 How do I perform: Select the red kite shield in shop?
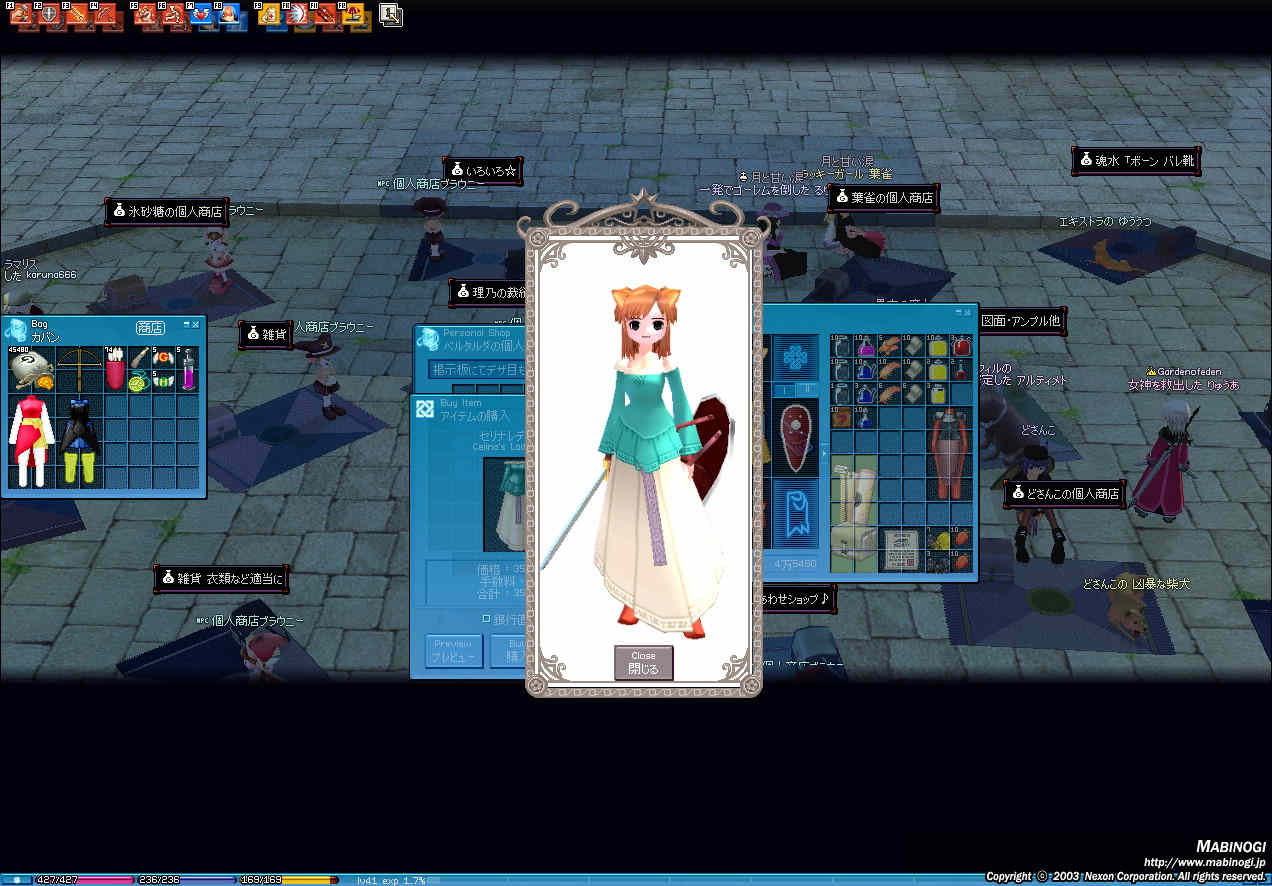click(x=795, y=437)
